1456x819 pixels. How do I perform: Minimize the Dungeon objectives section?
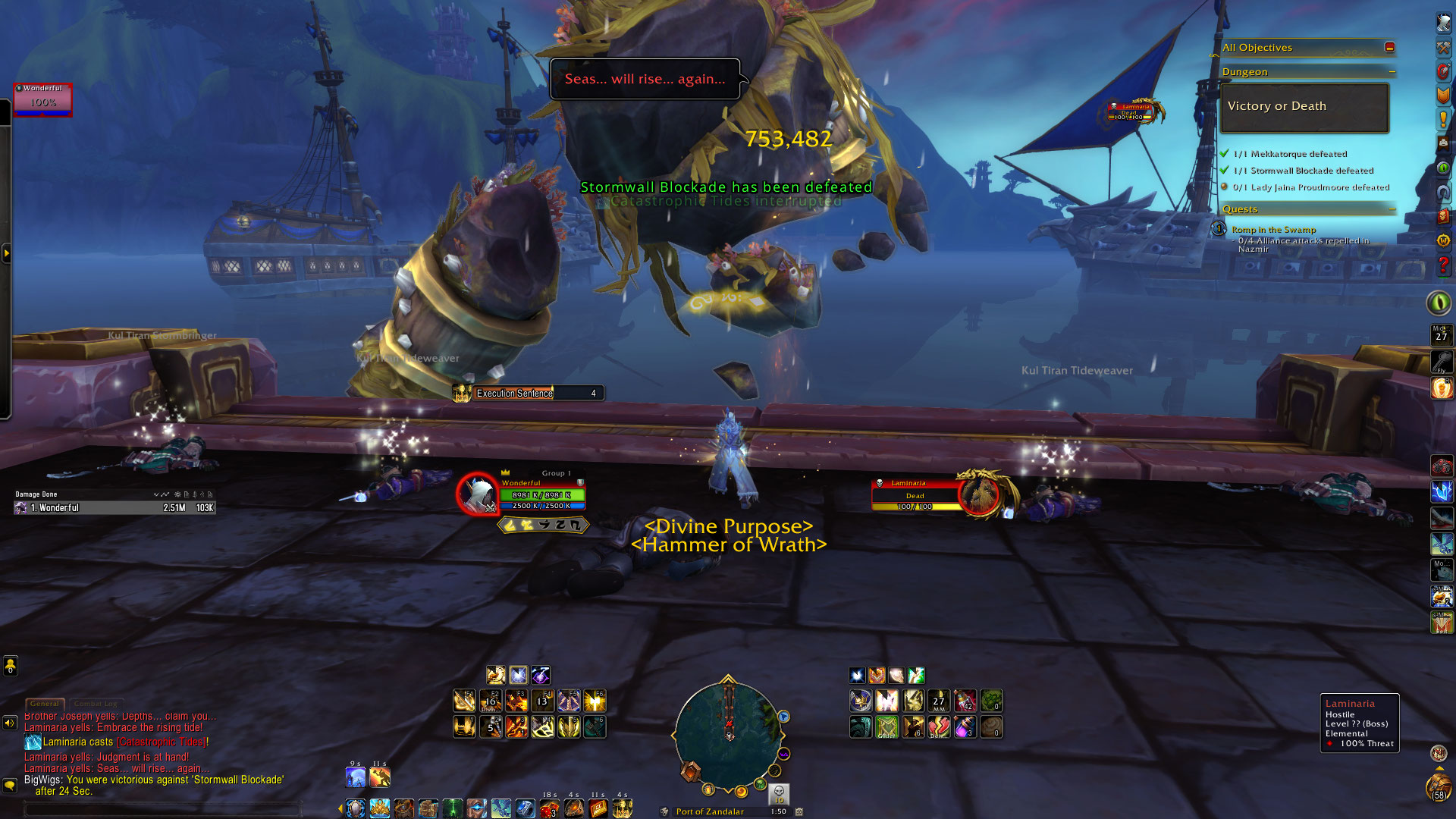tap(1392, 72)
